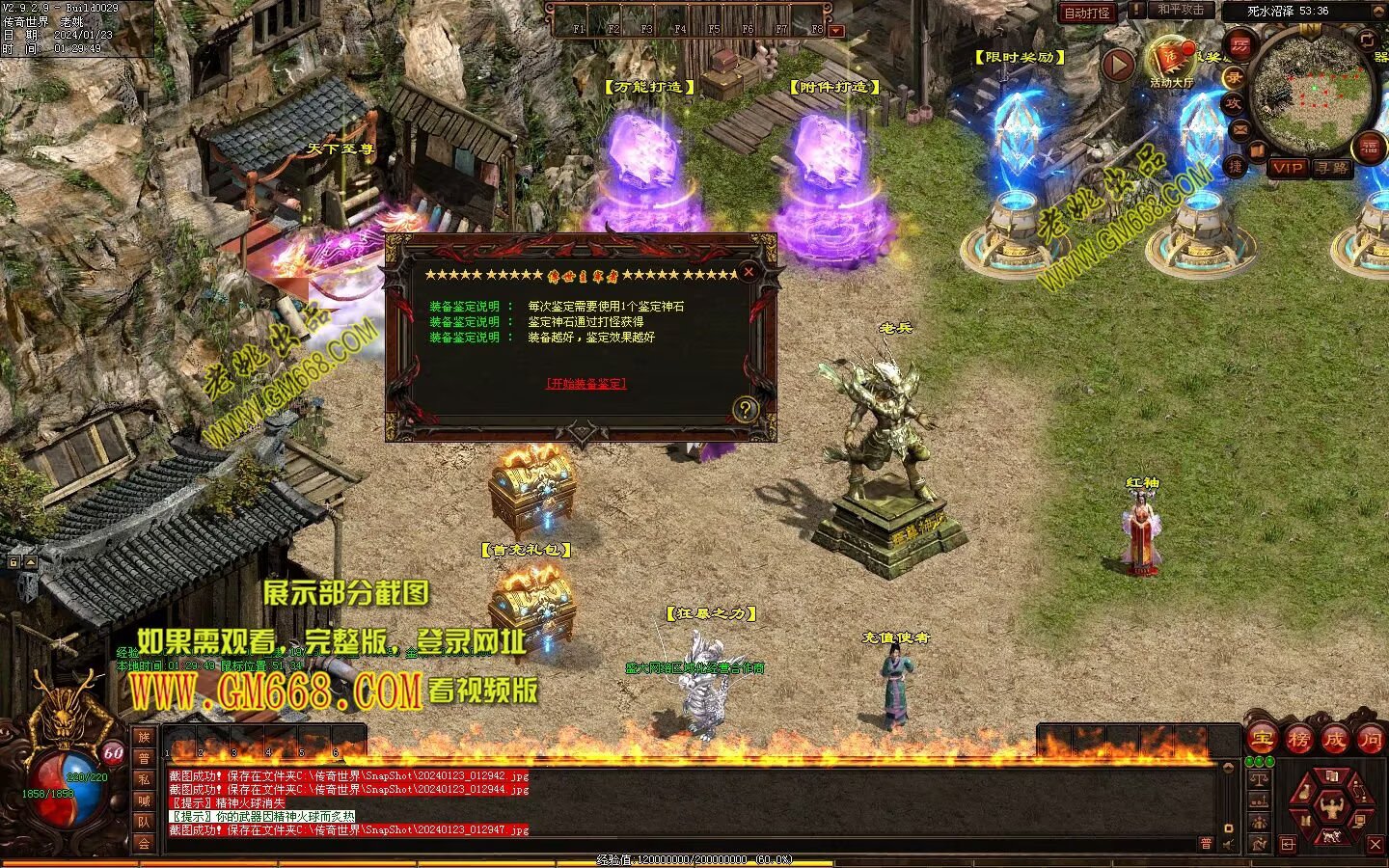Select the 私 private chat channel
Viewport: 1389px width, 868px height.
[144, 779]
